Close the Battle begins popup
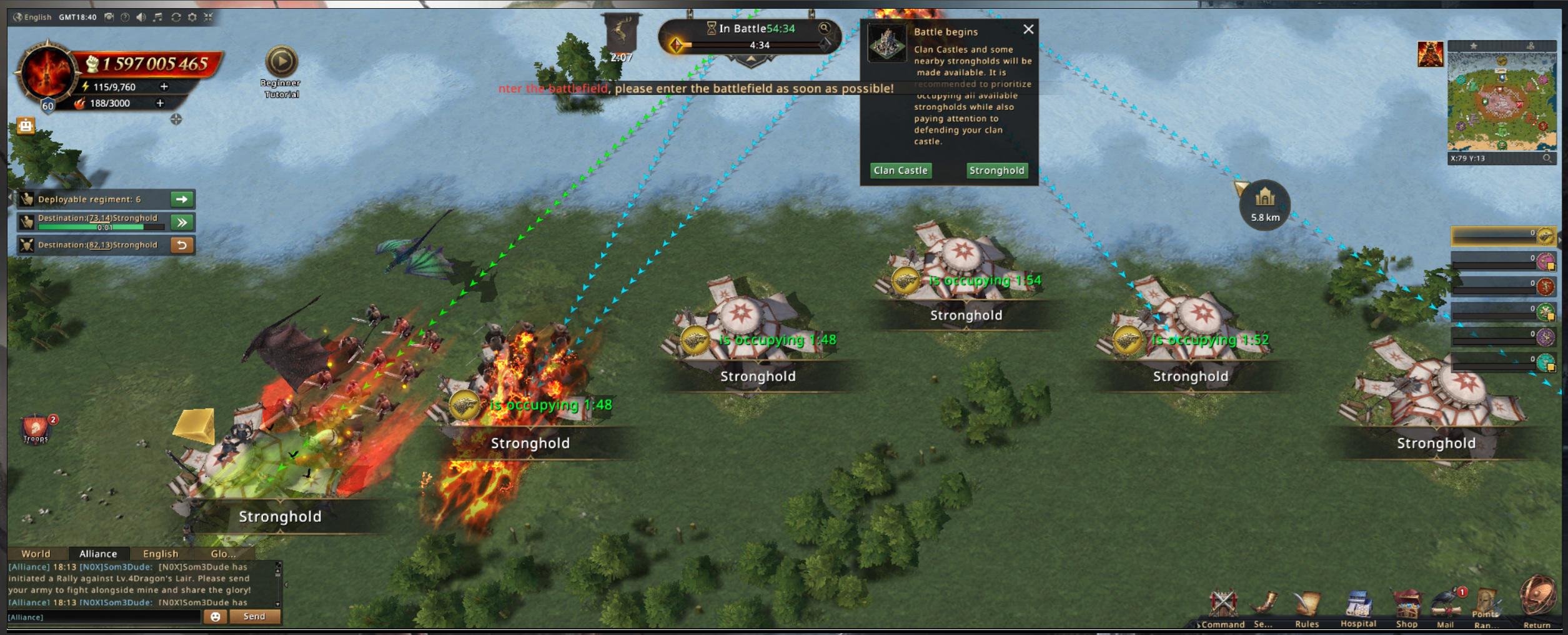 [x=1028, y=29]
